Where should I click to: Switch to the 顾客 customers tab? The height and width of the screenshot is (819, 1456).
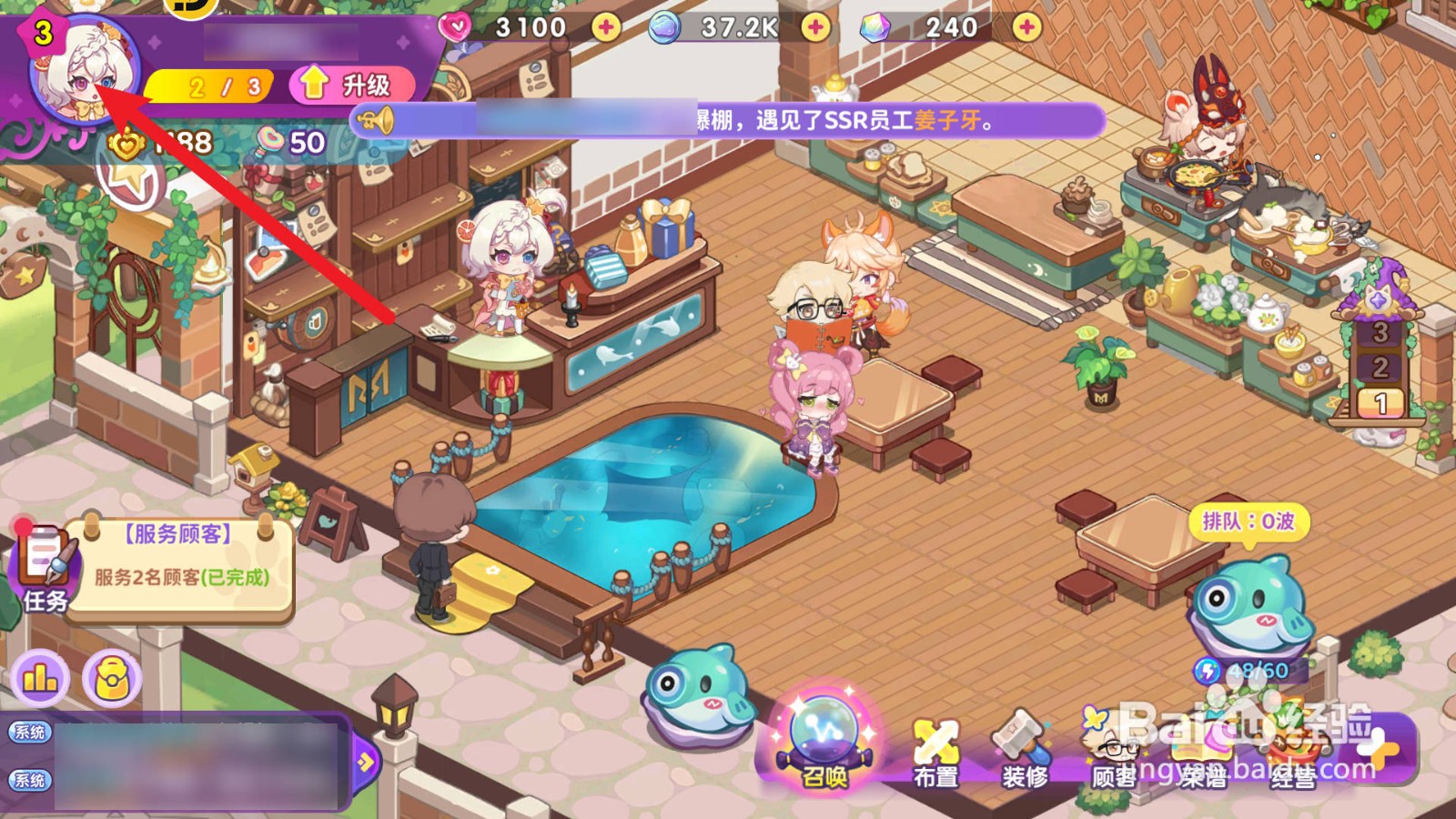(1112, 746)
